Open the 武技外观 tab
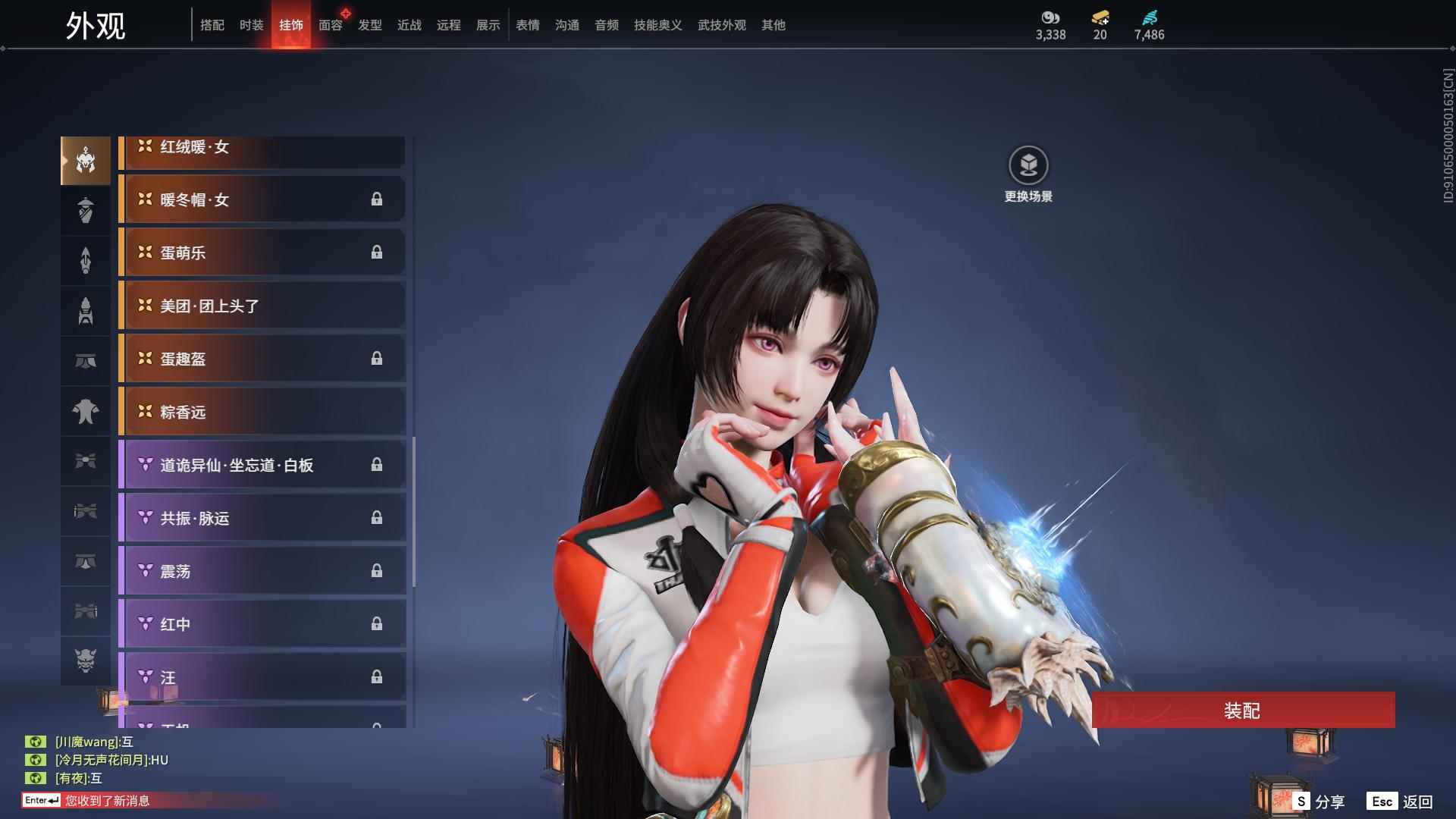Screen dimensions: 1456x819 pos(721,25)
